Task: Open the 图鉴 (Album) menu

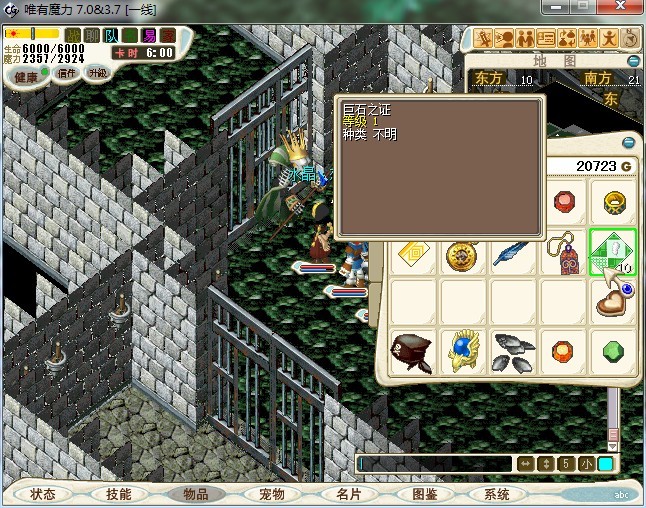Action: [424, 494]
